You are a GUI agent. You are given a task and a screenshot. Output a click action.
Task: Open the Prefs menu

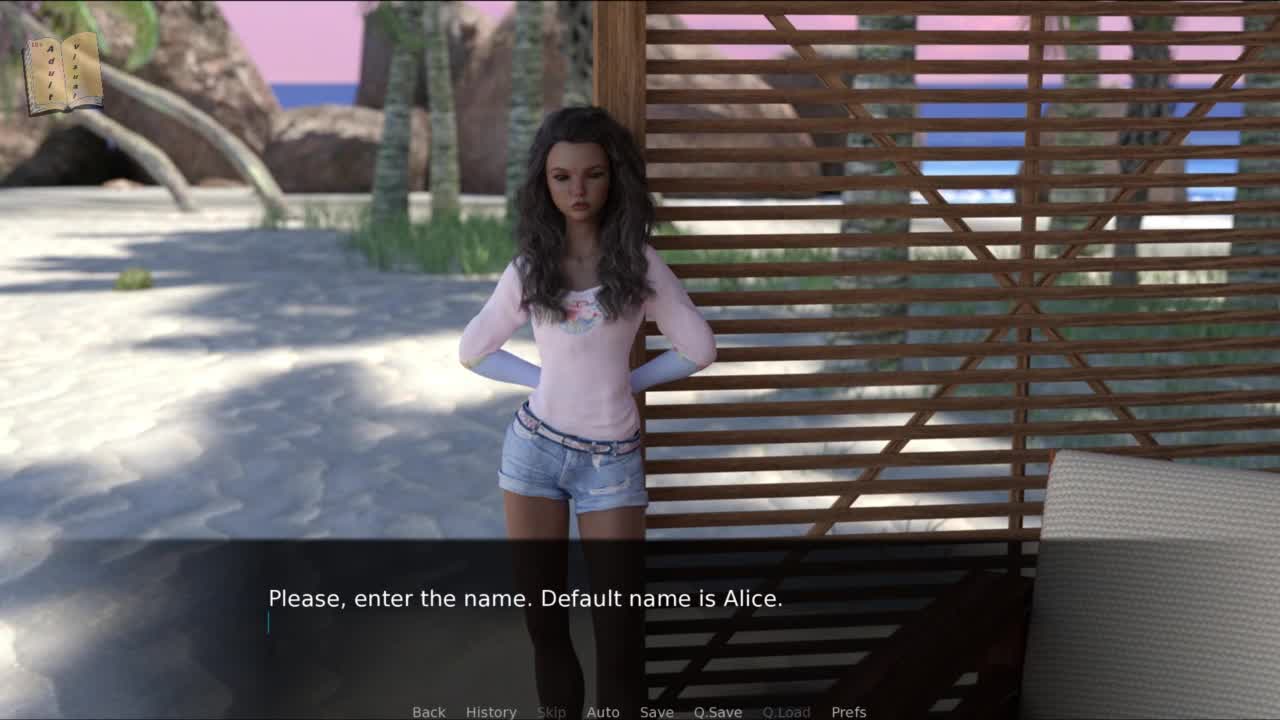click(x=849, y=712)
